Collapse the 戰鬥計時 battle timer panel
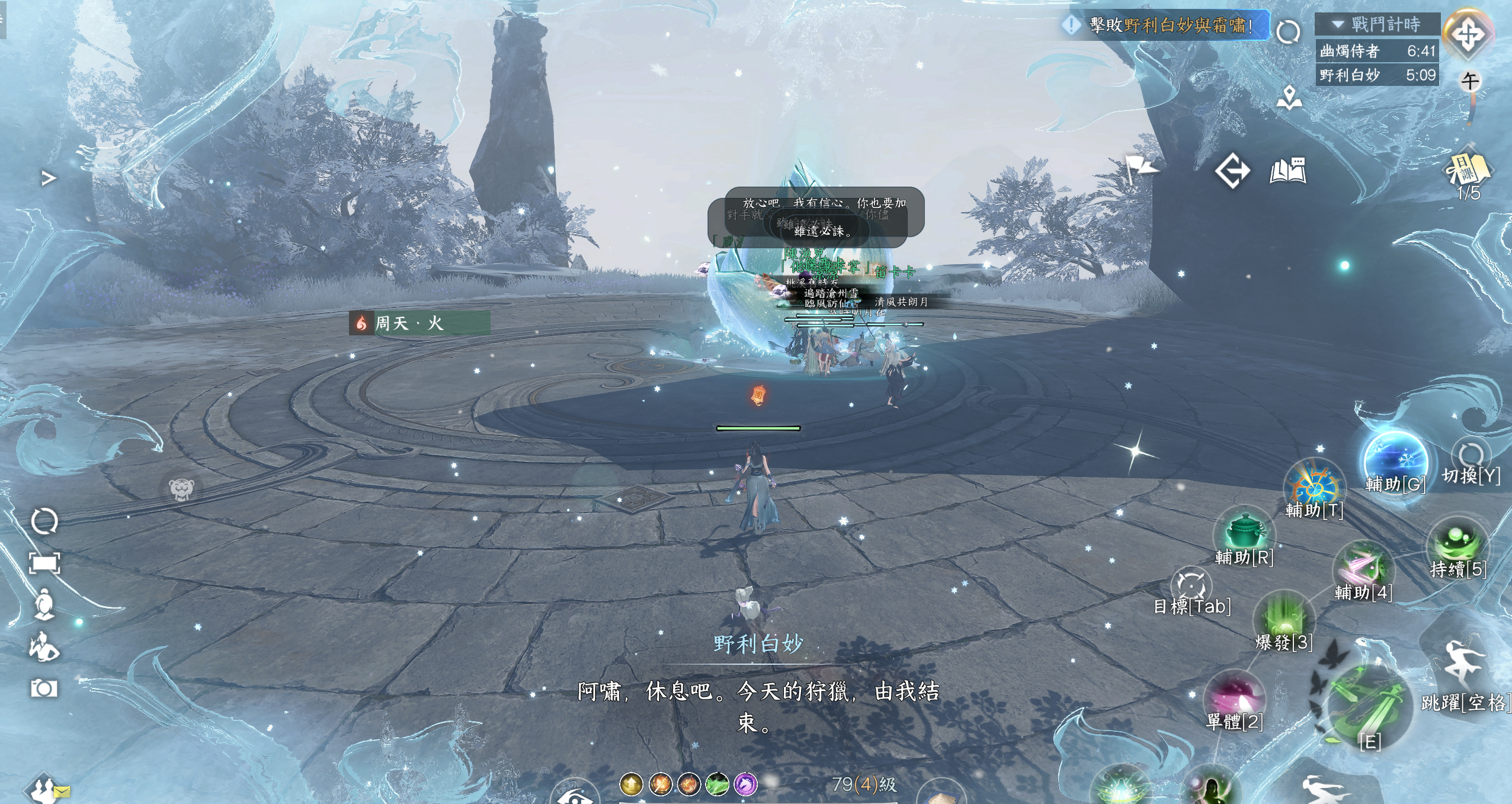The image size is (1512, 804). coord(1338,24)
